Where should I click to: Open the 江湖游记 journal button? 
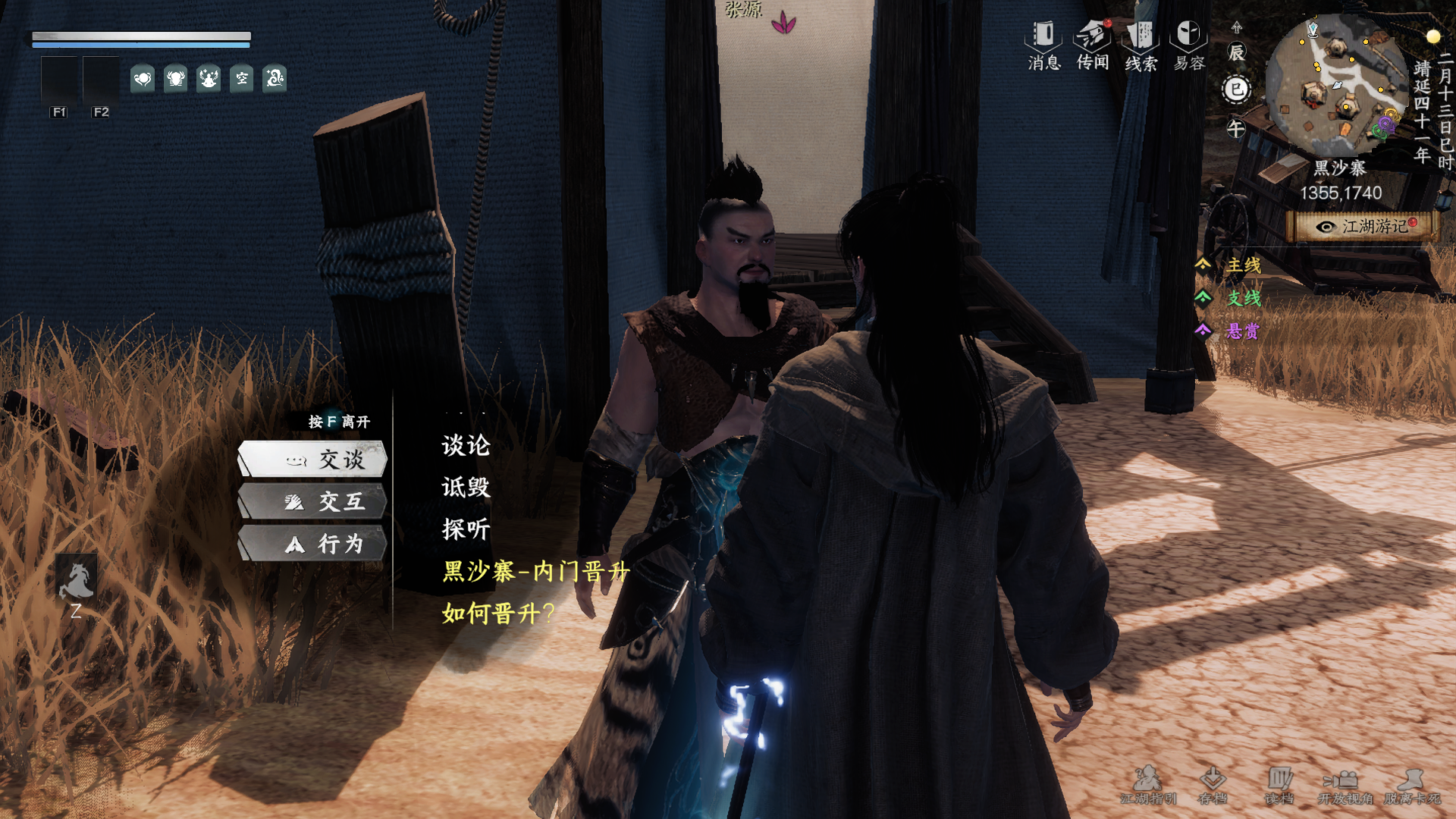[x=1364, y=227]
